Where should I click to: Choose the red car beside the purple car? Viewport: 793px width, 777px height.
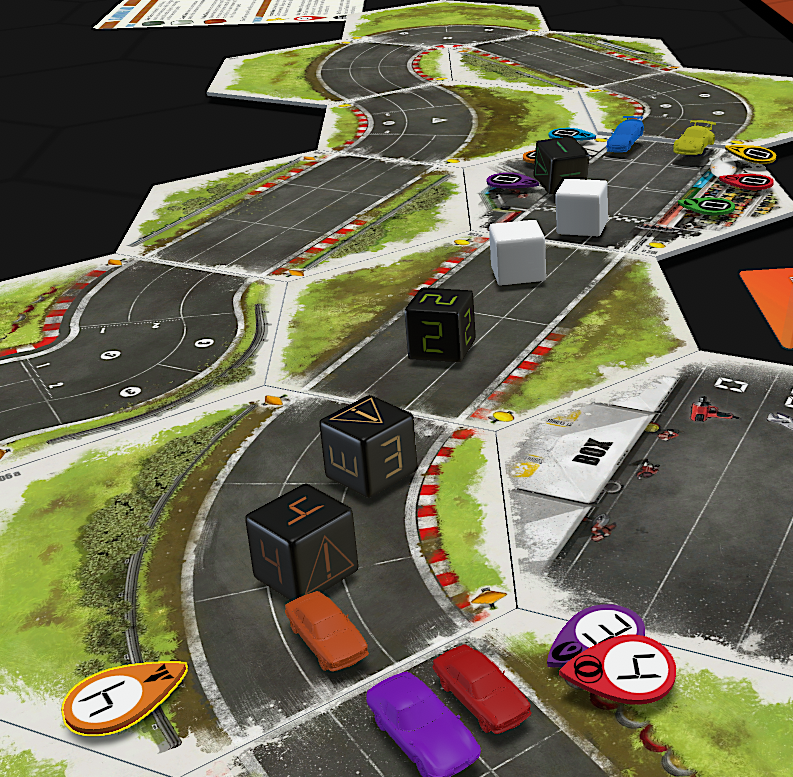click(x=480, y=686)
